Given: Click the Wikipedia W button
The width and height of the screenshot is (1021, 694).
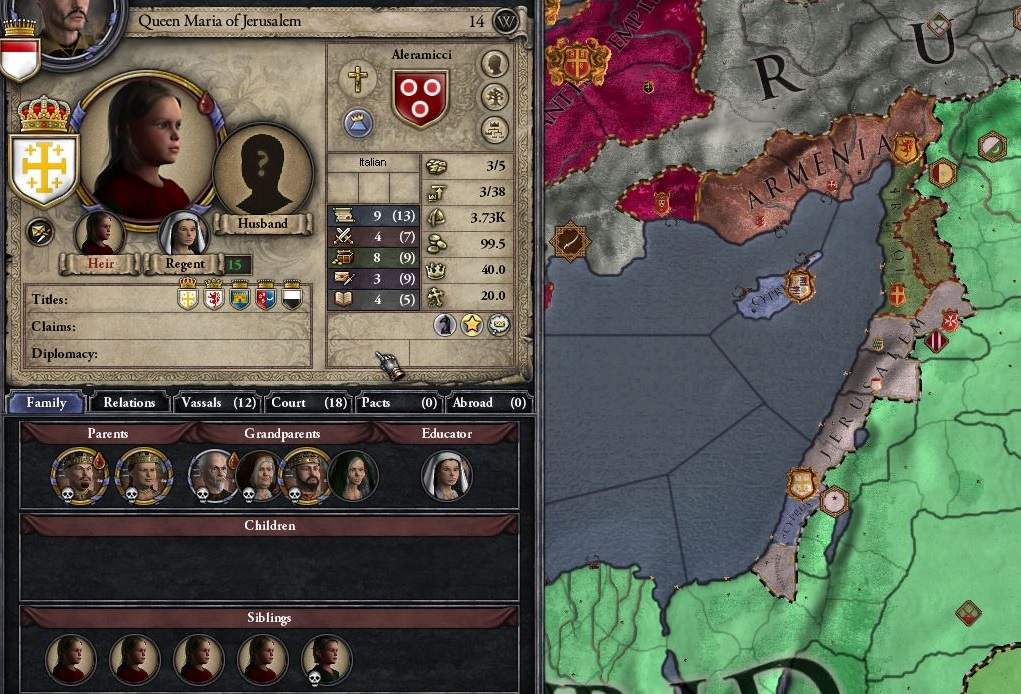Looking at the screenshot, I should click(507, 20).
